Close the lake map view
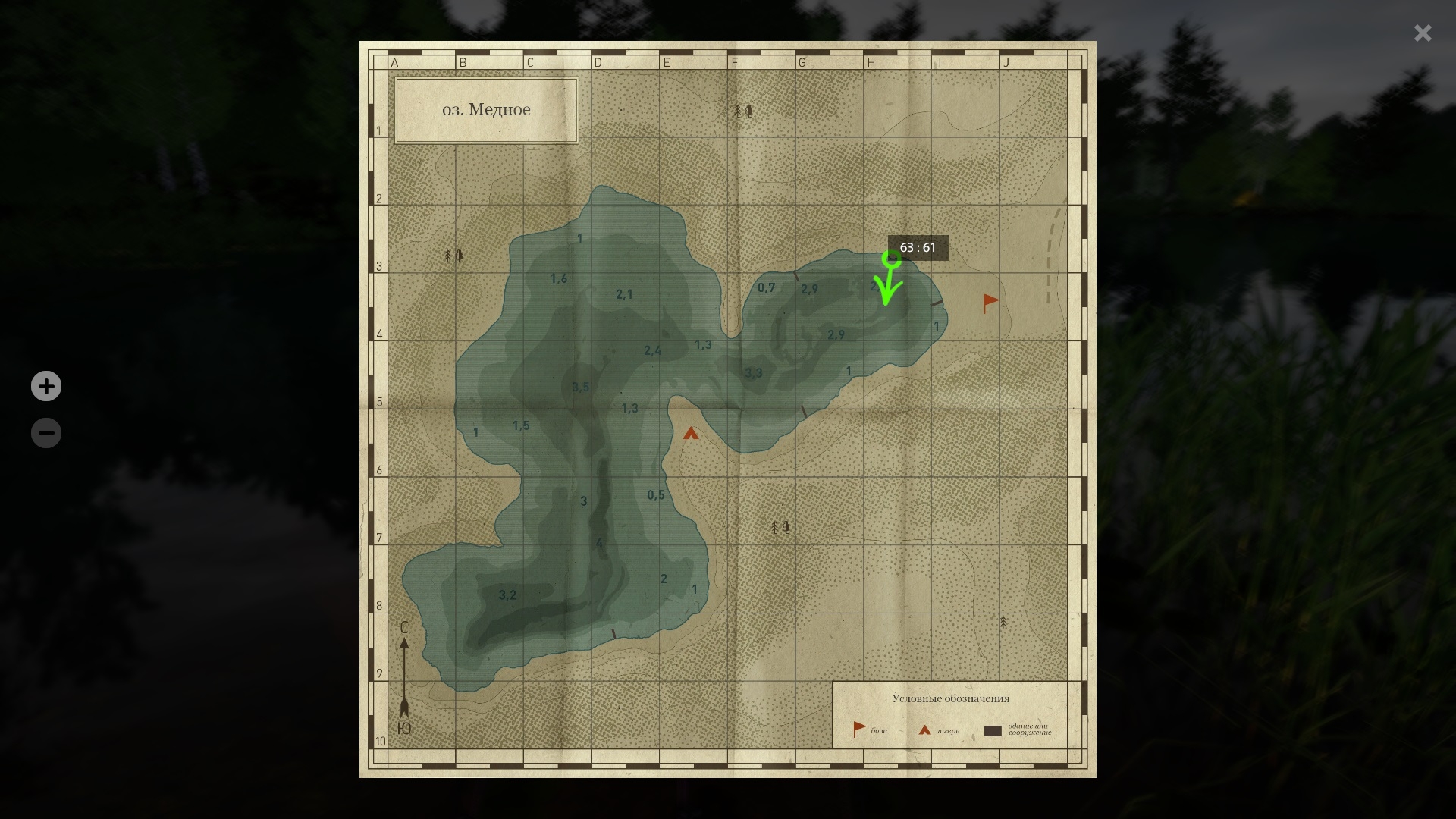The width and height of the screenshot is (1456, 819). click(1422, 33)
